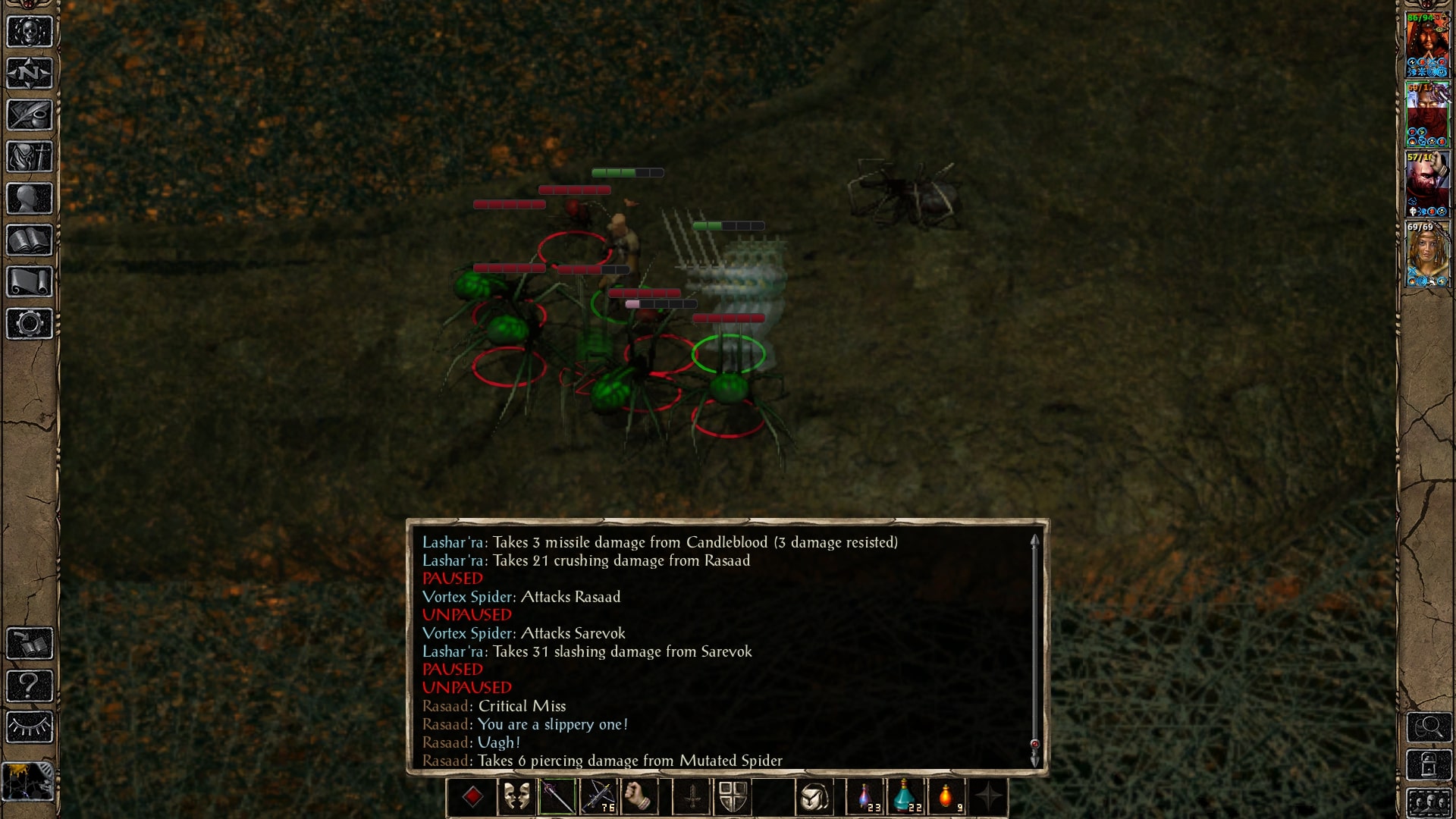Open the magnifier zoom control

(1430, 726)
